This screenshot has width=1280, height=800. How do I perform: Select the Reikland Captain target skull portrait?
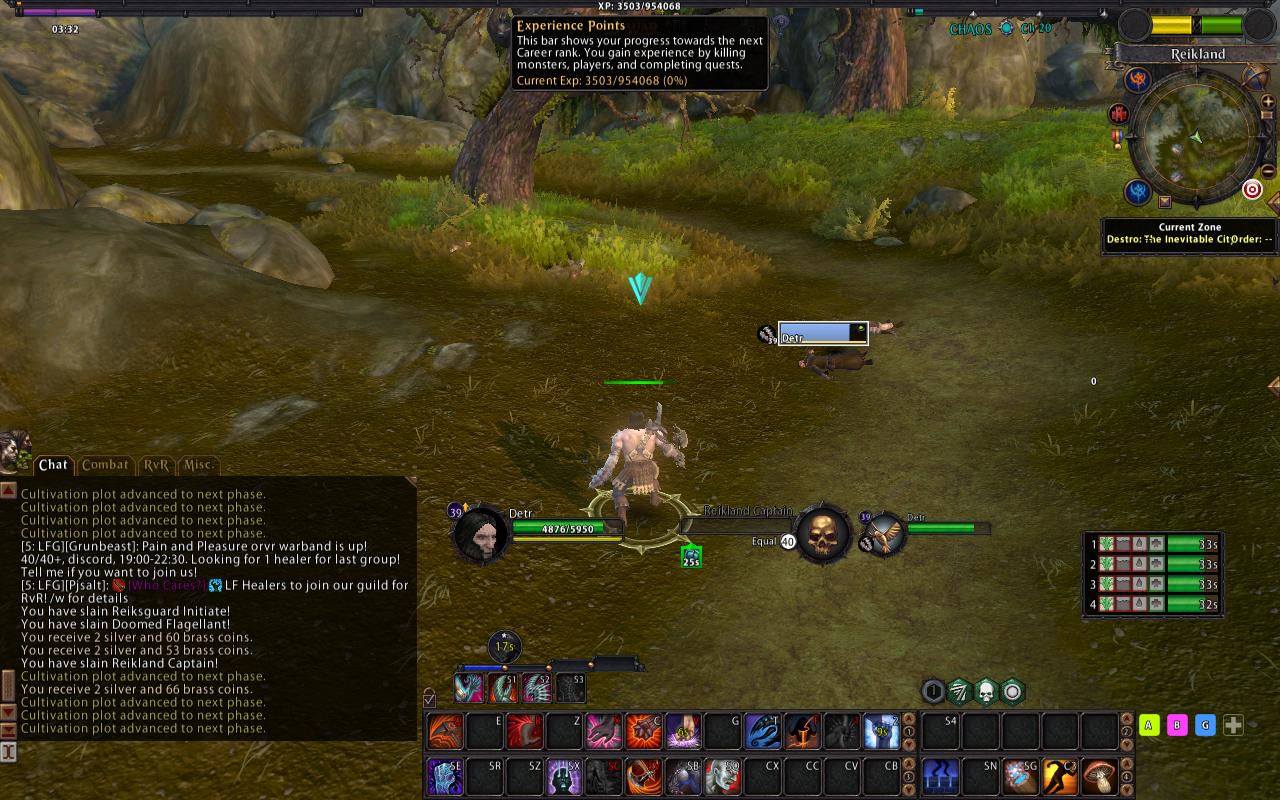(824, 535)
